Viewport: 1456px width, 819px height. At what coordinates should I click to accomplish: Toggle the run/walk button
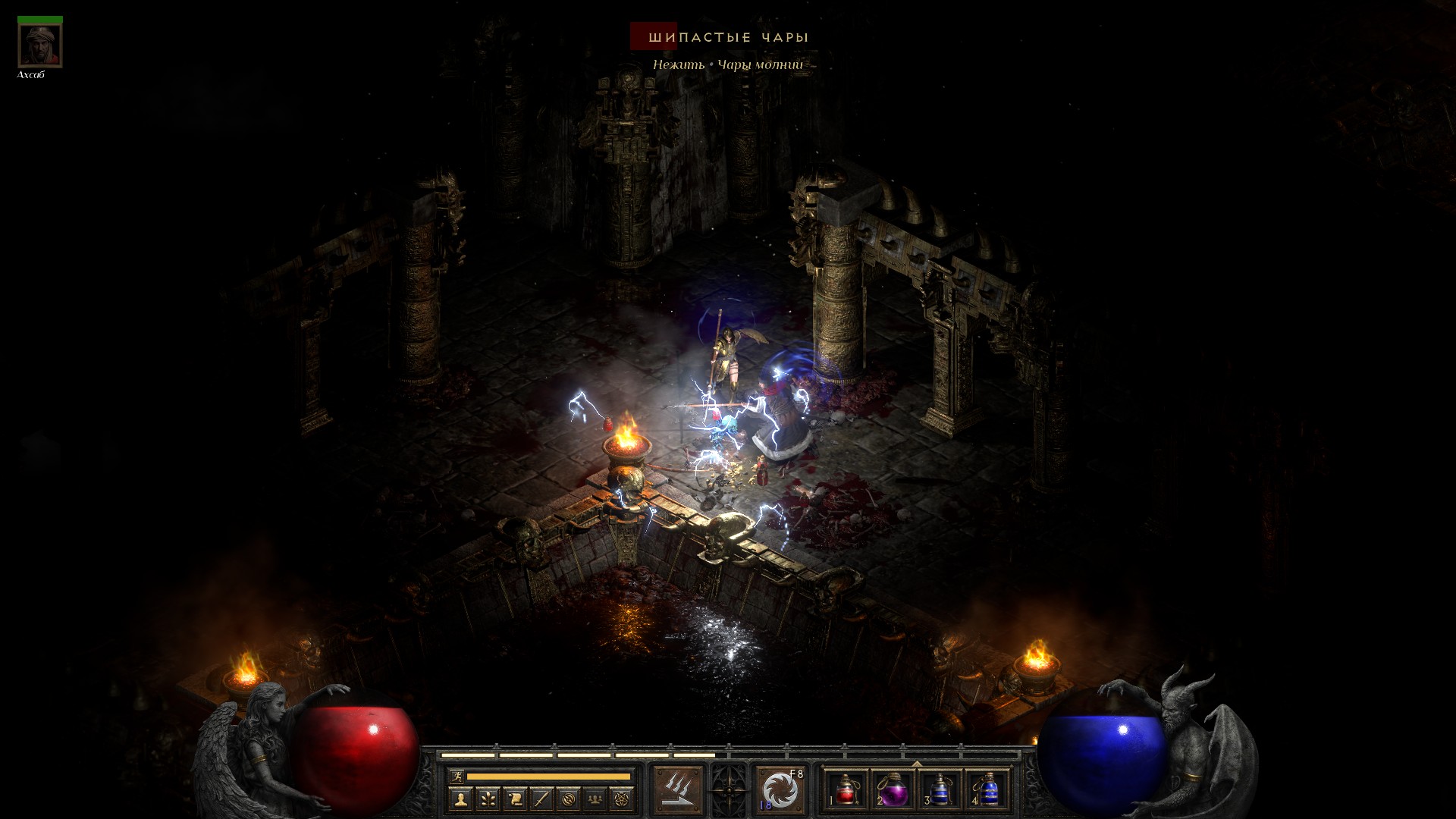click(455, 776)
